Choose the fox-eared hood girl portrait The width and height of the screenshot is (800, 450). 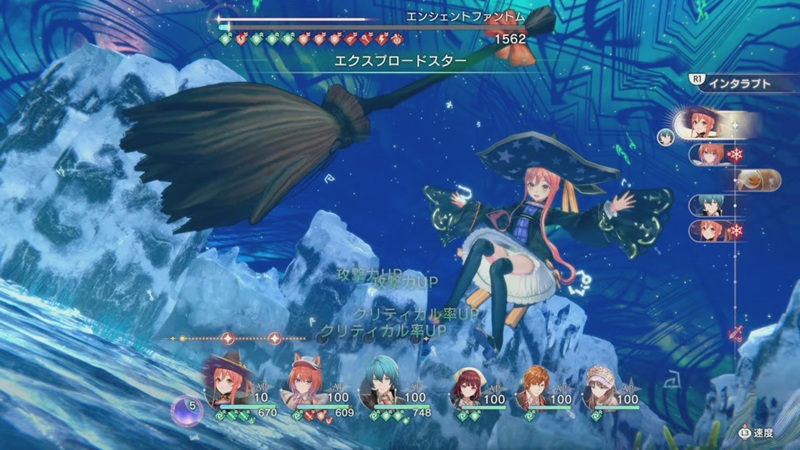click(x=302, y=380)
